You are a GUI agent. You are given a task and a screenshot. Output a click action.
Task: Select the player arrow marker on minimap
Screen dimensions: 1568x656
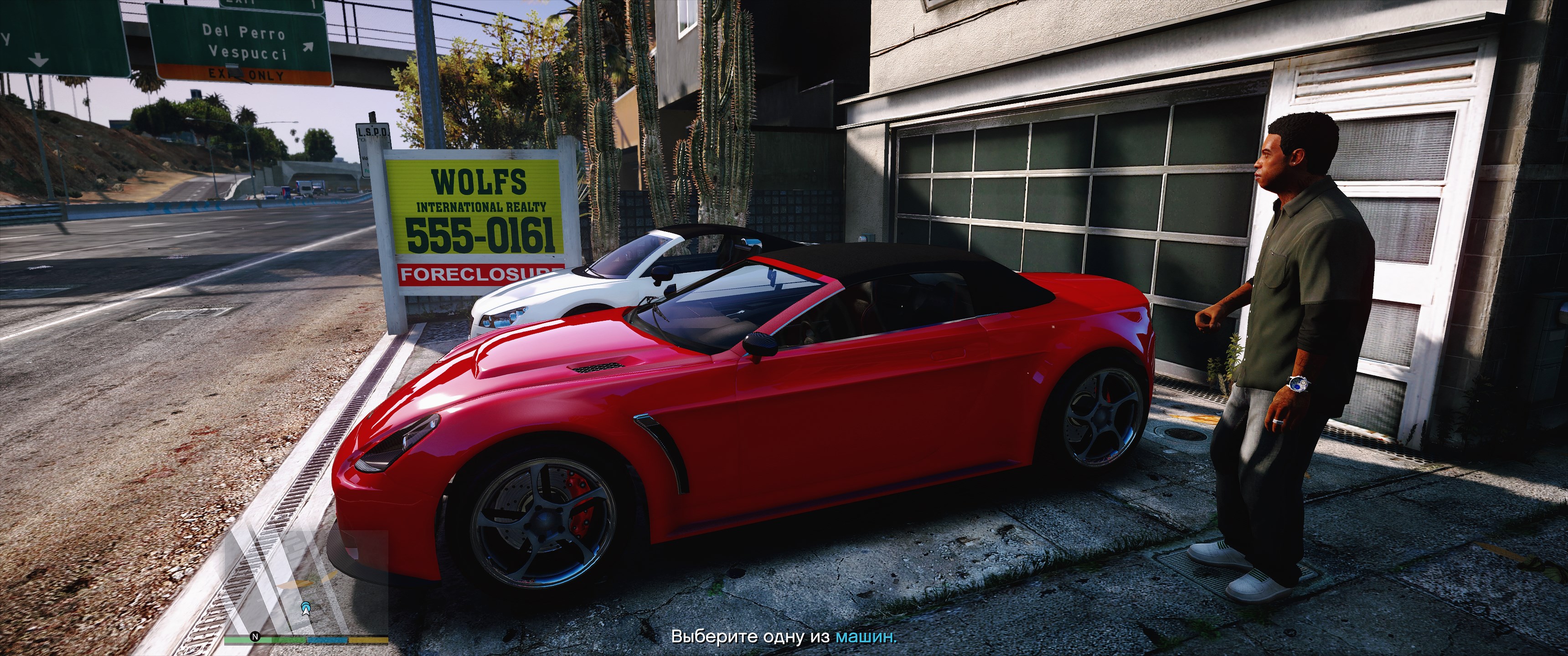tap(306, 607)
